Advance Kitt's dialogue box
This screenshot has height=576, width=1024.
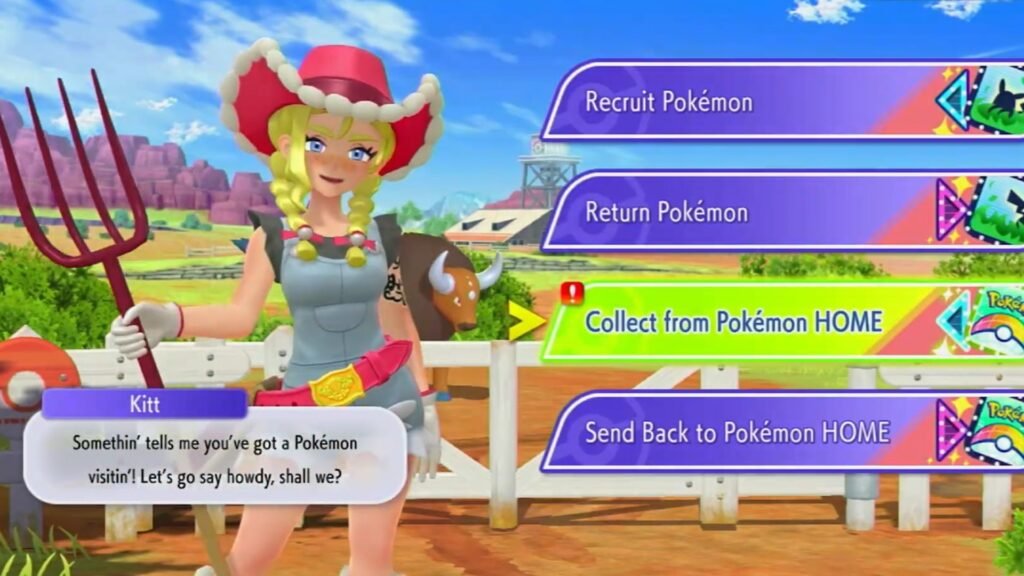coord(215,456)
